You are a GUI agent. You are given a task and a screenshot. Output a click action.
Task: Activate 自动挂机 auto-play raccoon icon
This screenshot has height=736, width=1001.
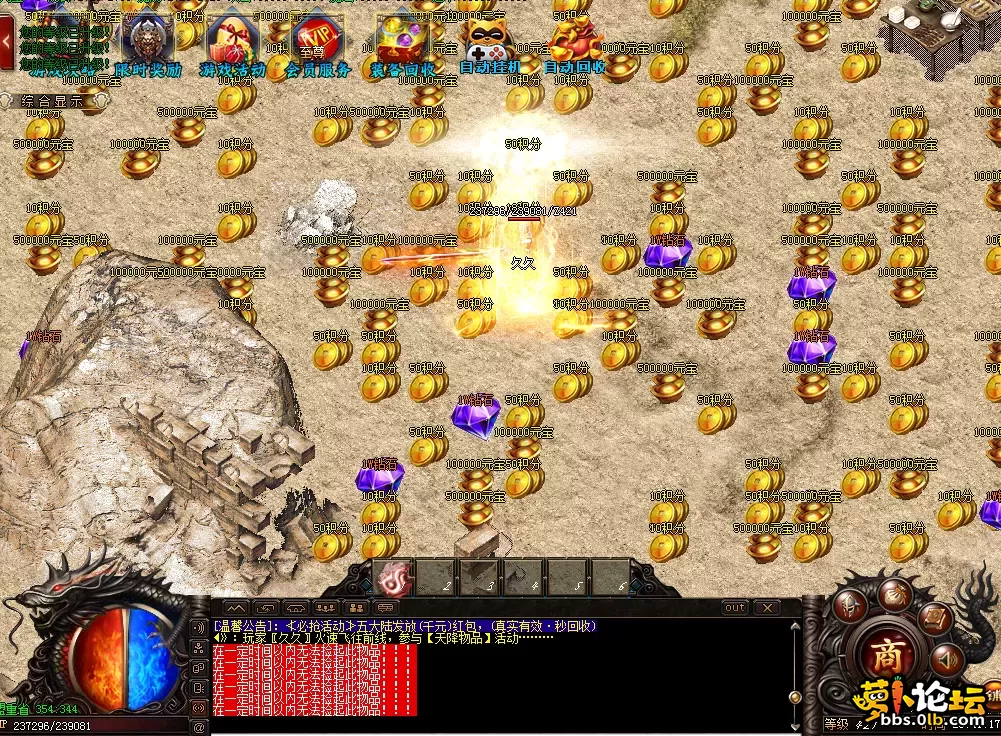point(489,45)
